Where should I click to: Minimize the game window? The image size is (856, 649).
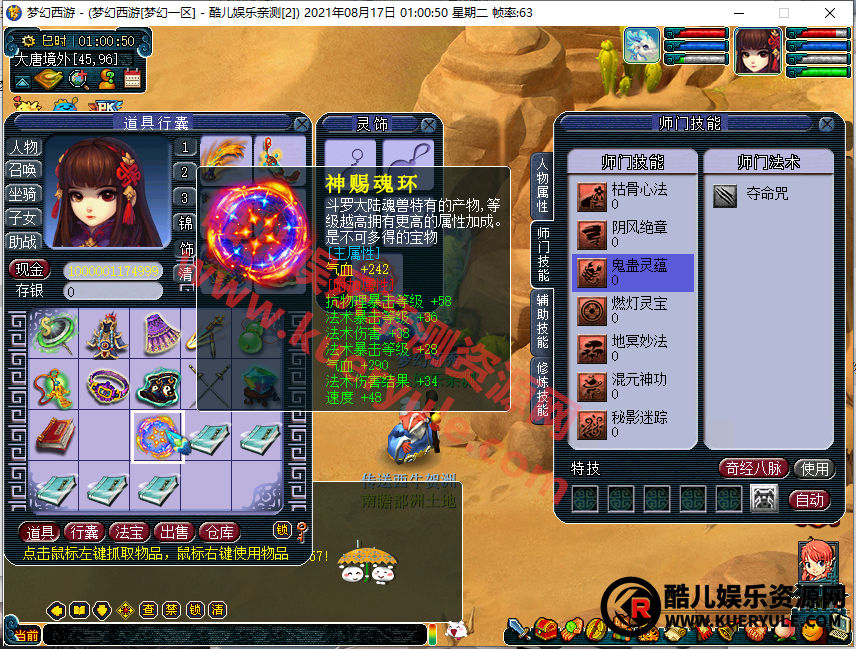(739, 13)
